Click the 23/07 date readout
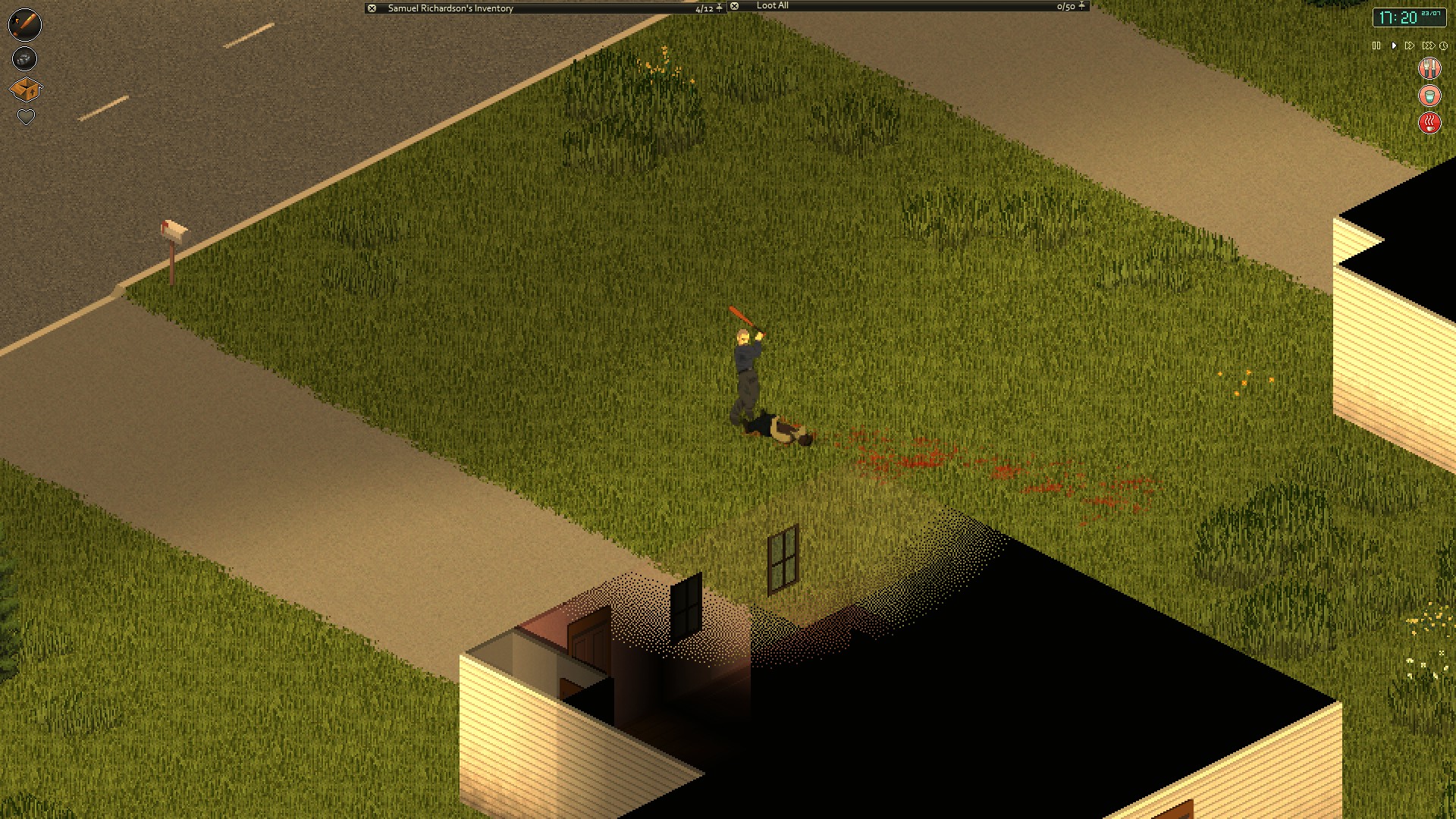Image resolution: width=1456 pixels, height=819 pixels. coord(1431,13)
